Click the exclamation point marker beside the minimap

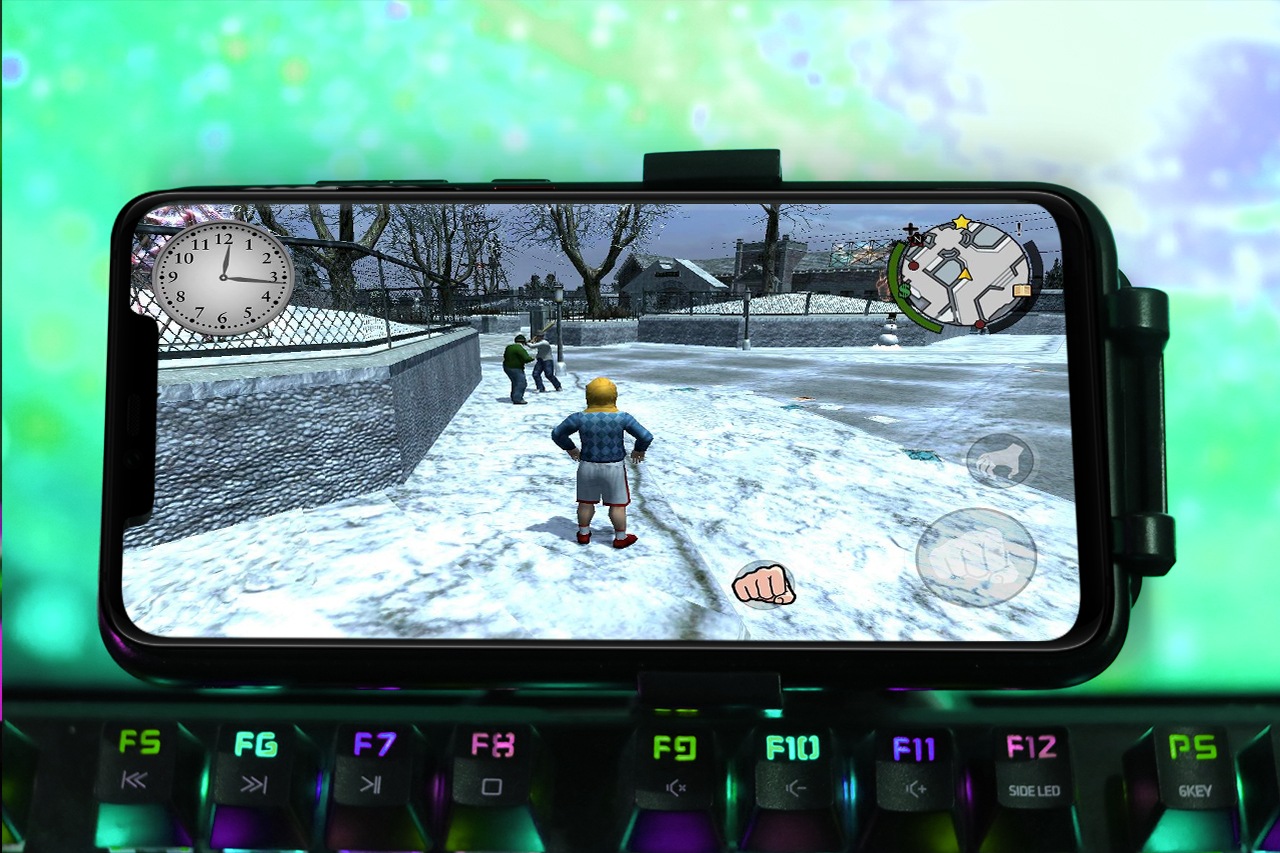click(x=1019, y=231)
